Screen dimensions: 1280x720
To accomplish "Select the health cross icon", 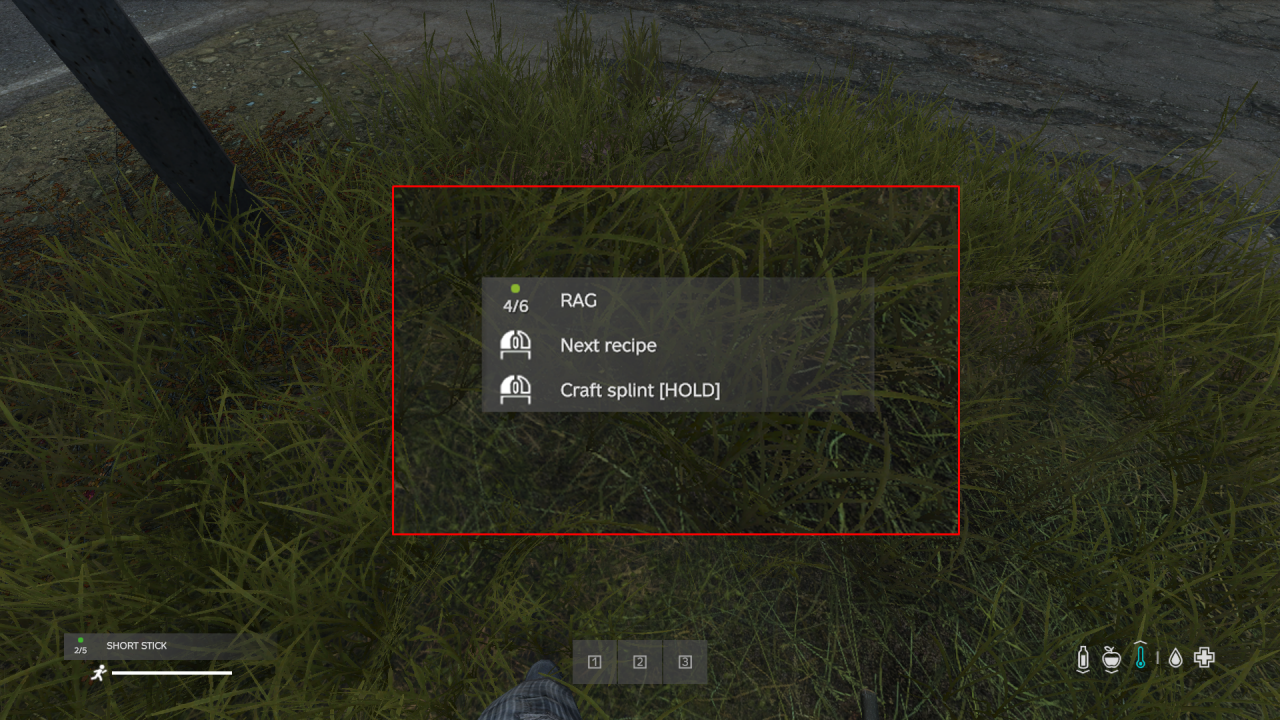I will pyautogui.click(x=1204, y=658).
